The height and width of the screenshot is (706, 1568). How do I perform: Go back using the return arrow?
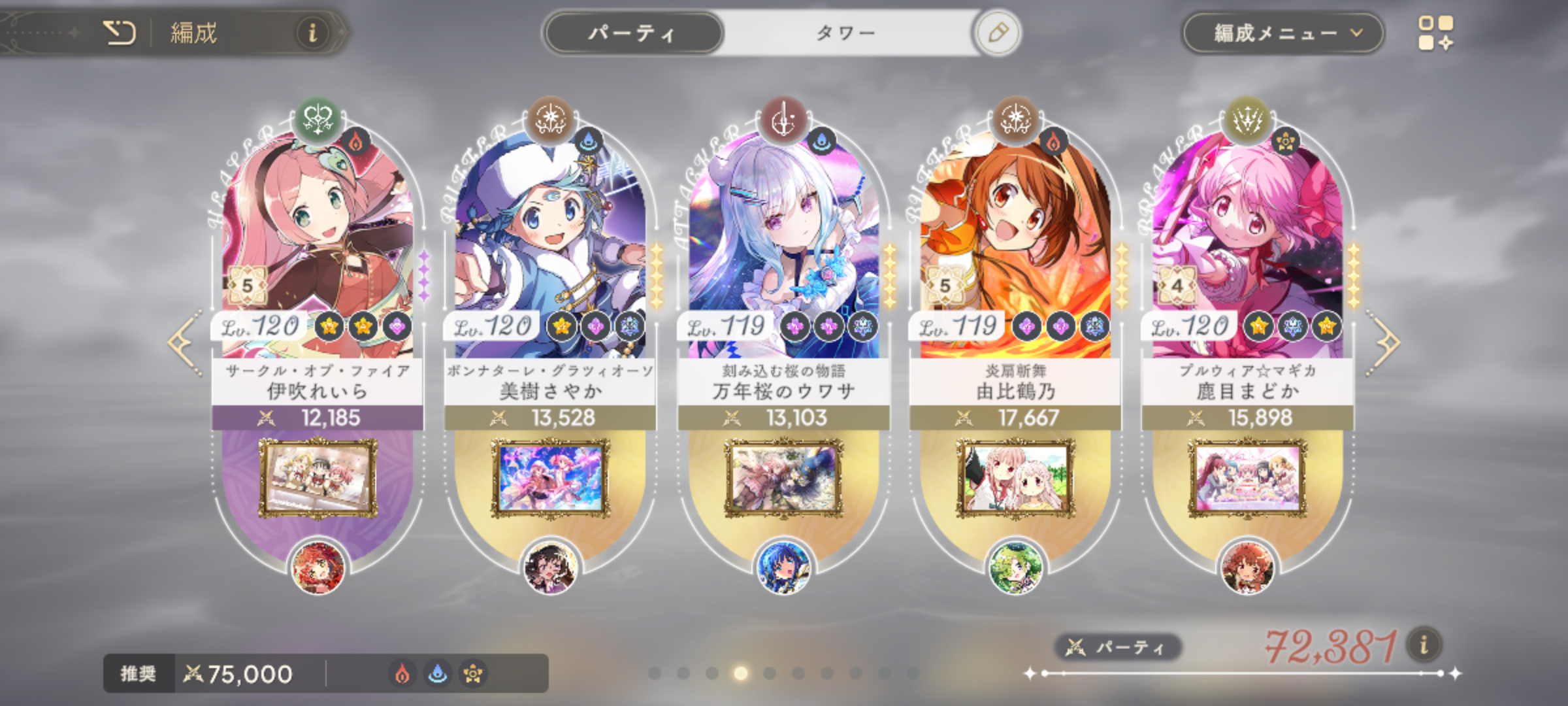[120, 33]
